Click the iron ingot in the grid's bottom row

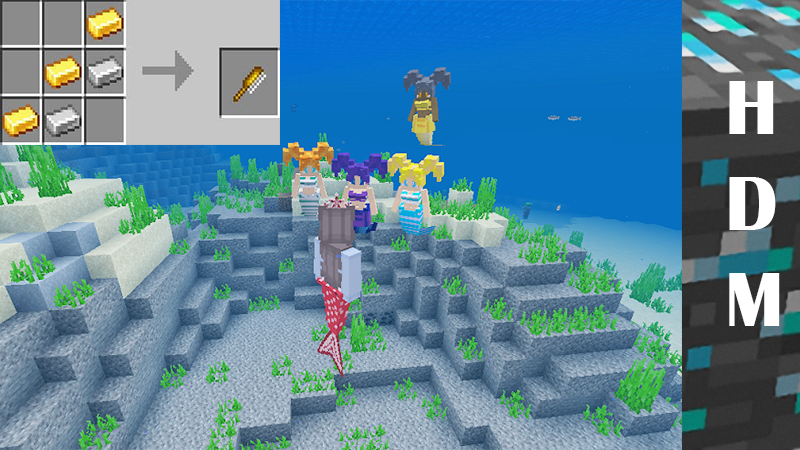[62, 118]
